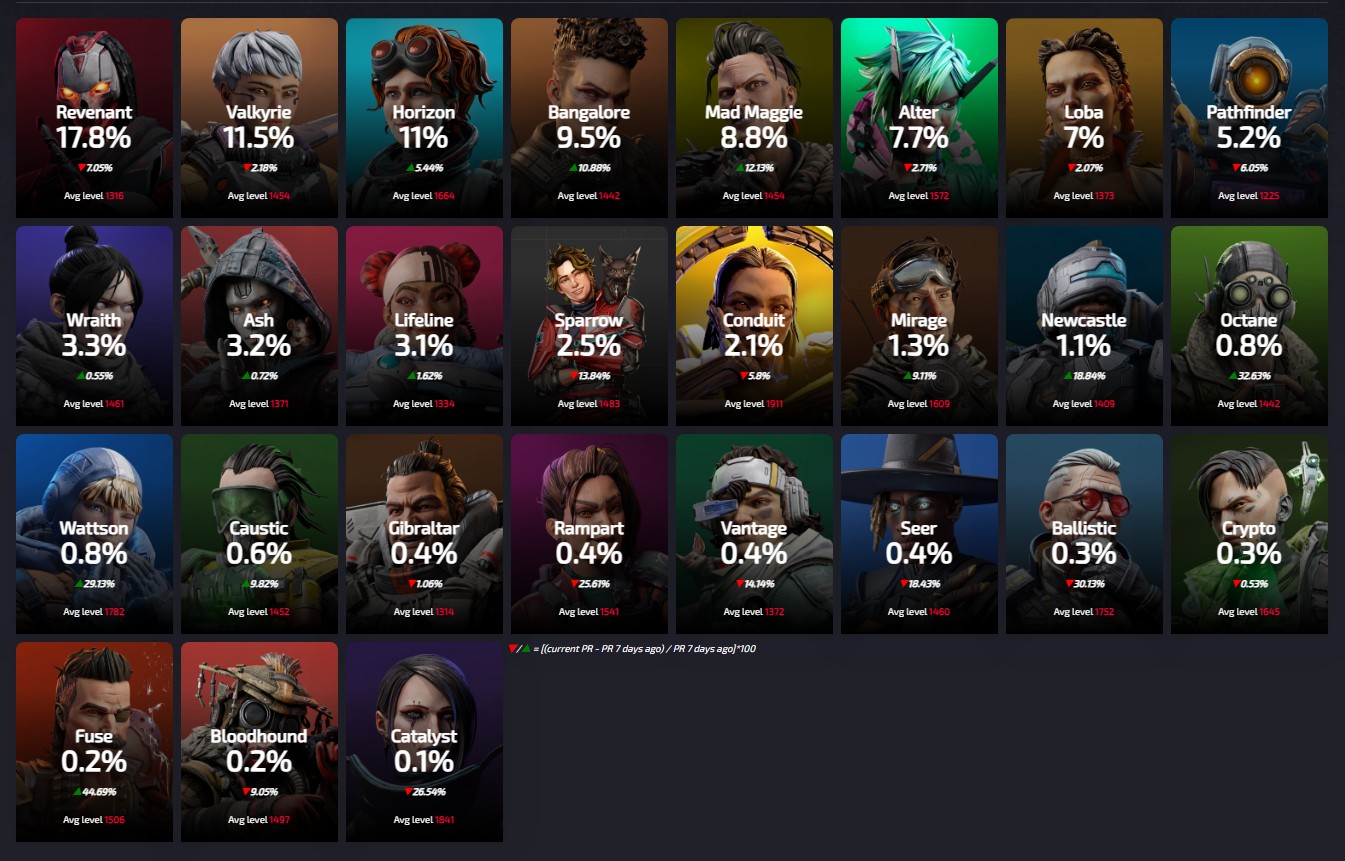Select the Bloodhound tile
1345x861 pixels.
point(259,742)
